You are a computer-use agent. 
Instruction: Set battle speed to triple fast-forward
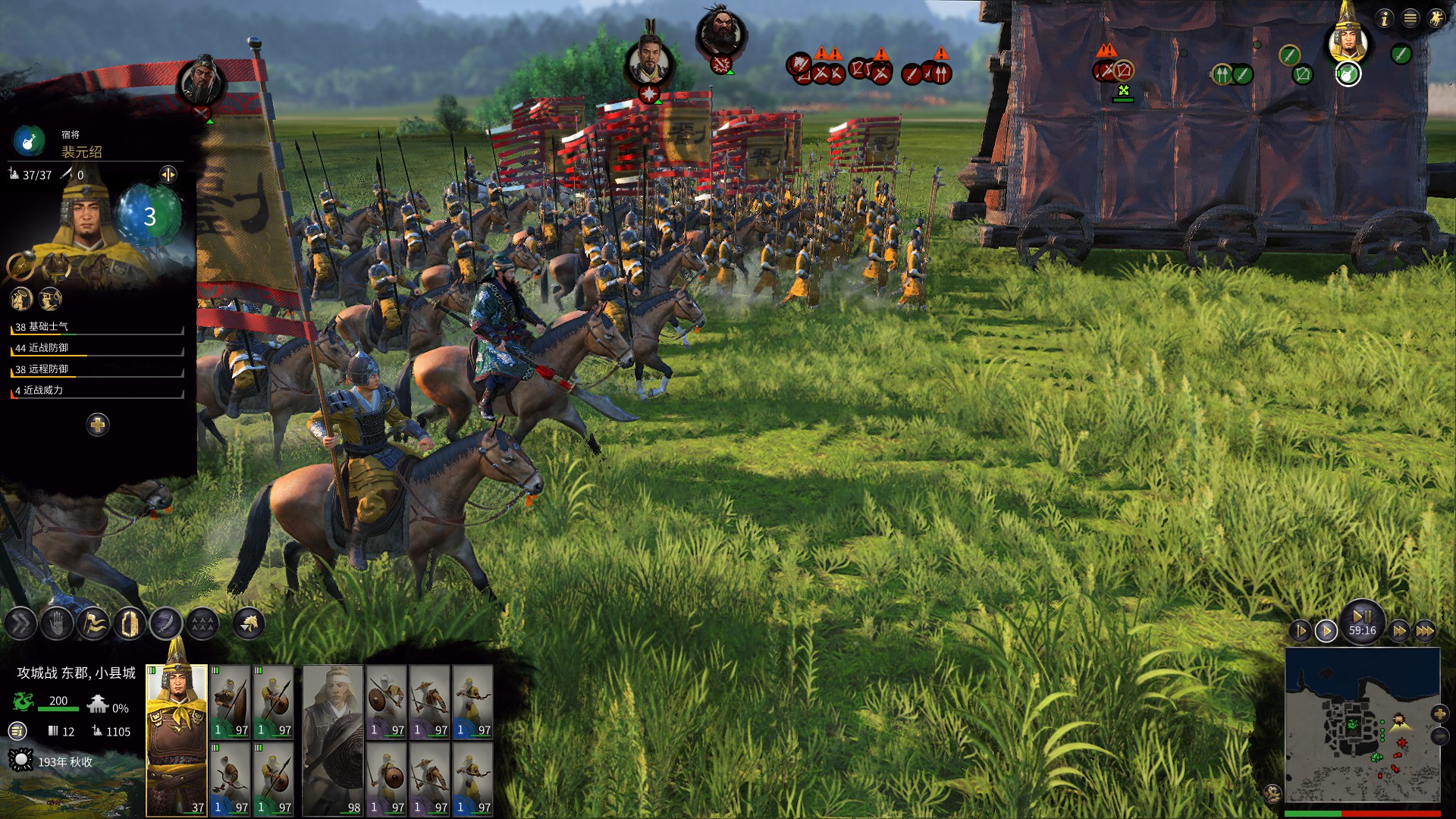[1425, 630]
